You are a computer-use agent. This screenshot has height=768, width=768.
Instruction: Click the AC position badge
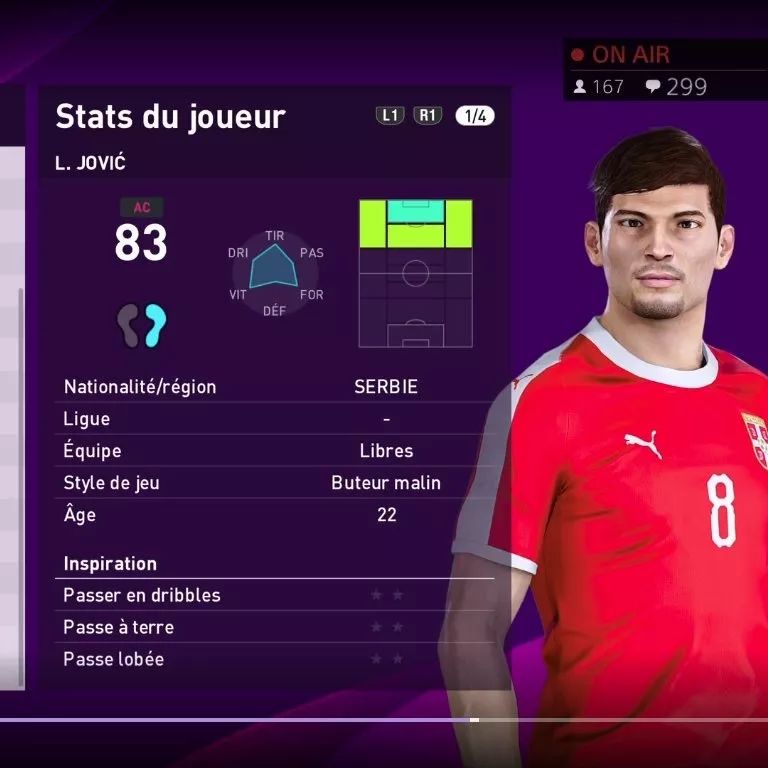(x=141, y=208)
